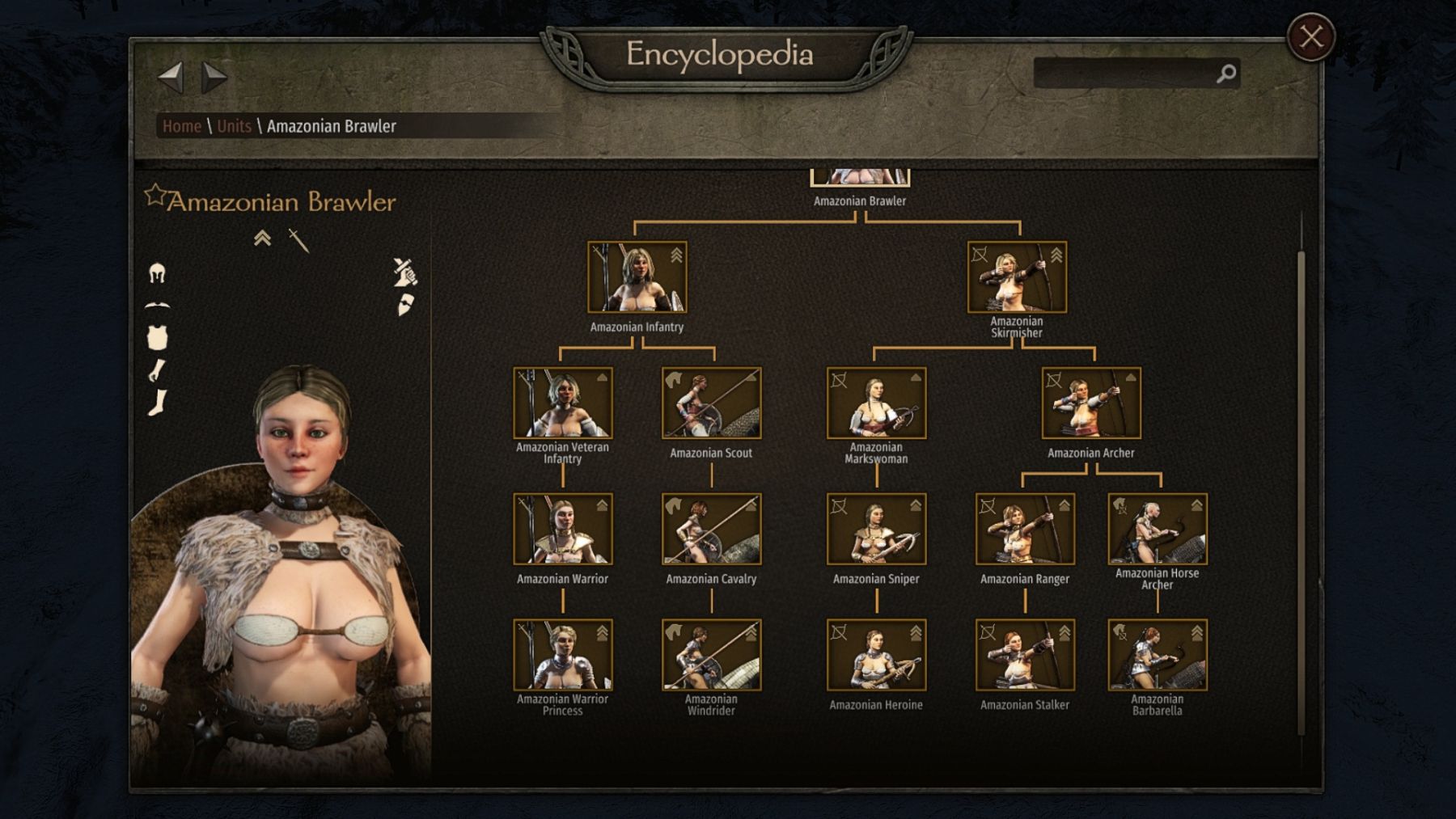Viewport: 1456px width, 819px height.
Task: Go forward to next encyclopedia page
Action: pos(214,78)
